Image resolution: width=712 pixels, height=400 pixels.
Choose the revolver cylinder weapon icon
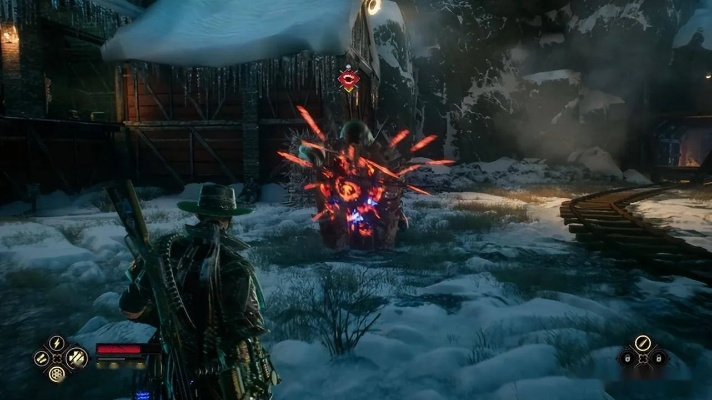[x=57, y=374]
